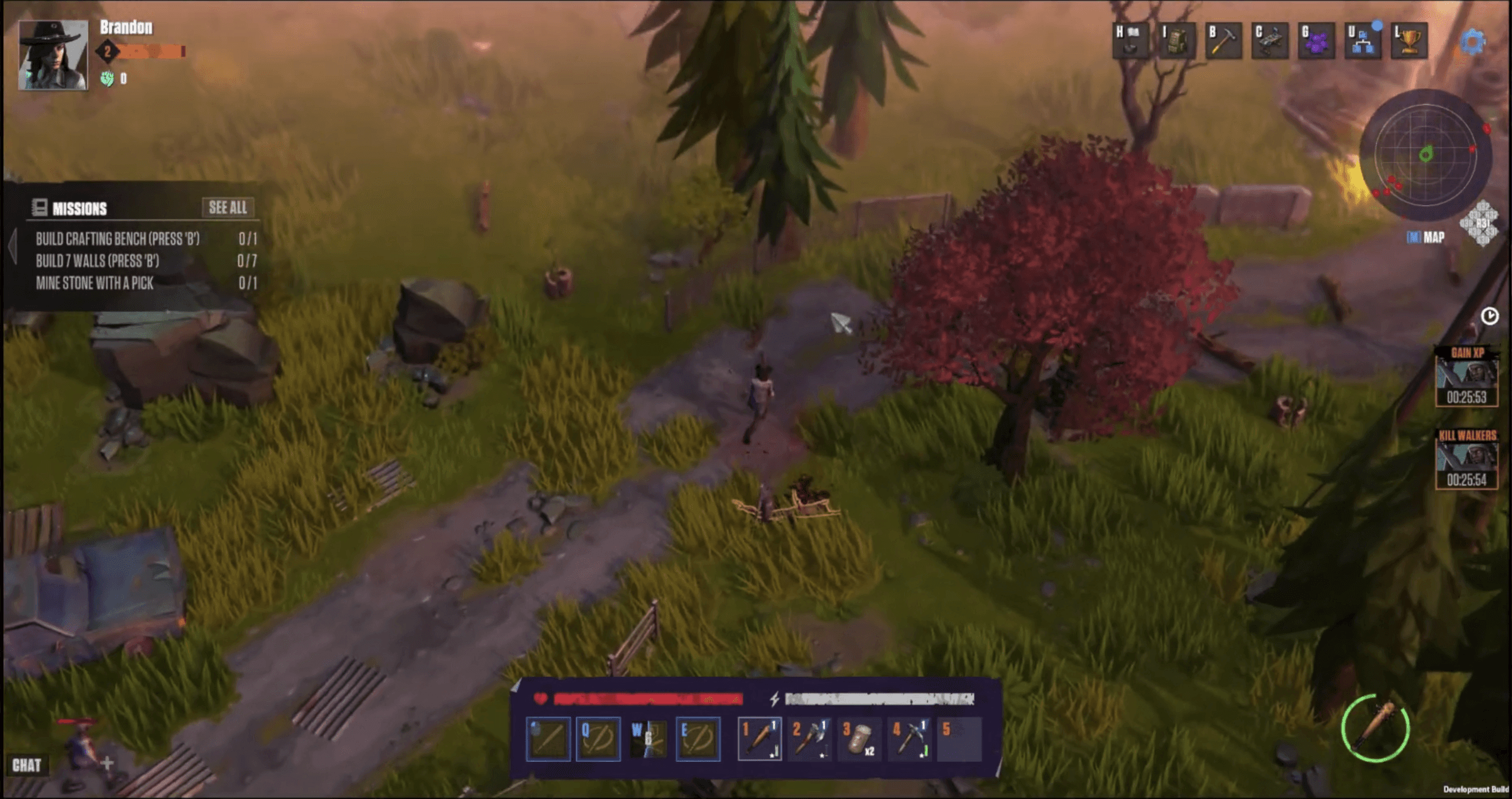Click the circular radar minimap
Image resolution: width=1512 pixels, height=799 pixels.
click(1426, 154)
